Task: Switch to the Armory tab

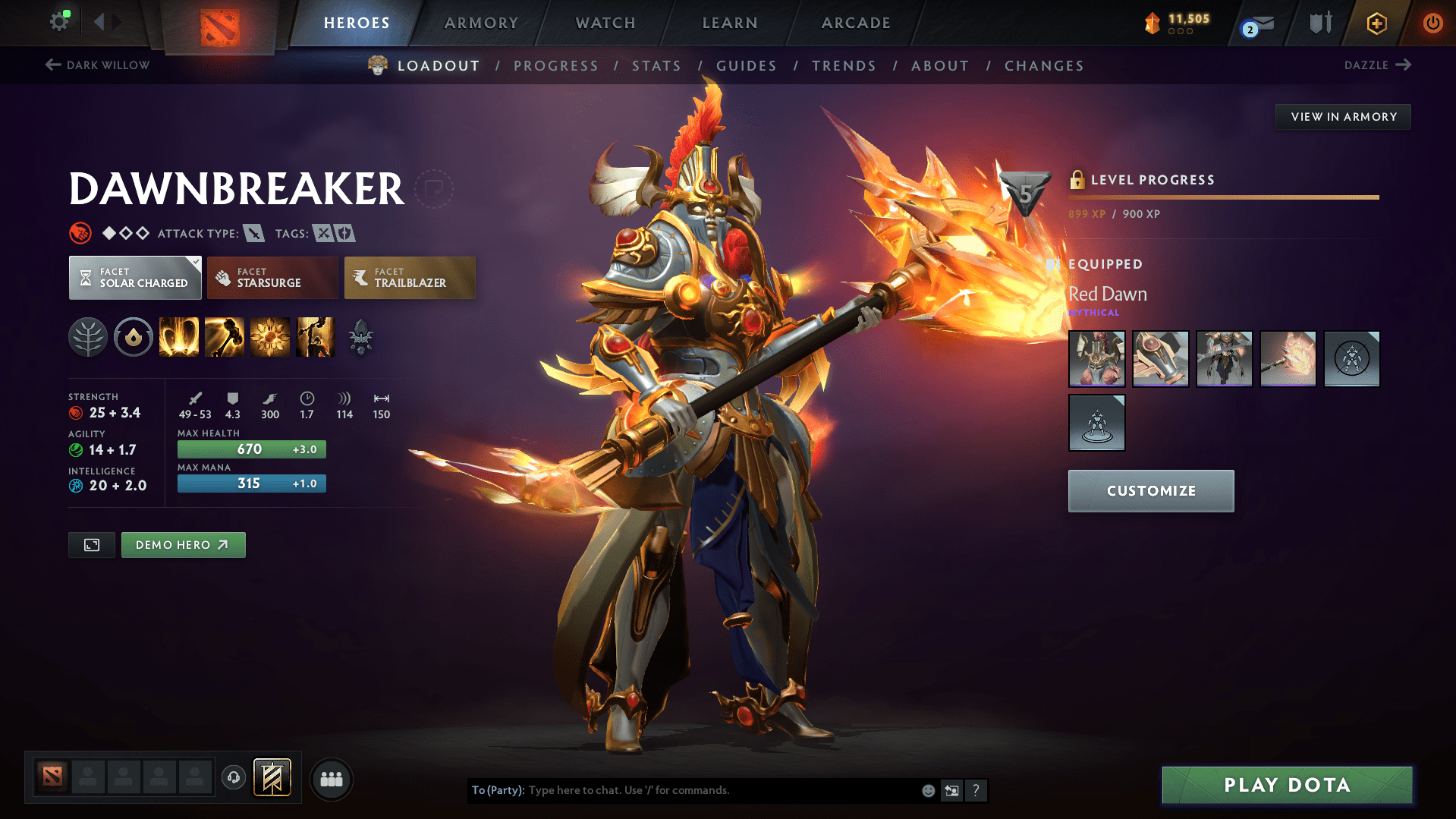Action: [481, 23]
